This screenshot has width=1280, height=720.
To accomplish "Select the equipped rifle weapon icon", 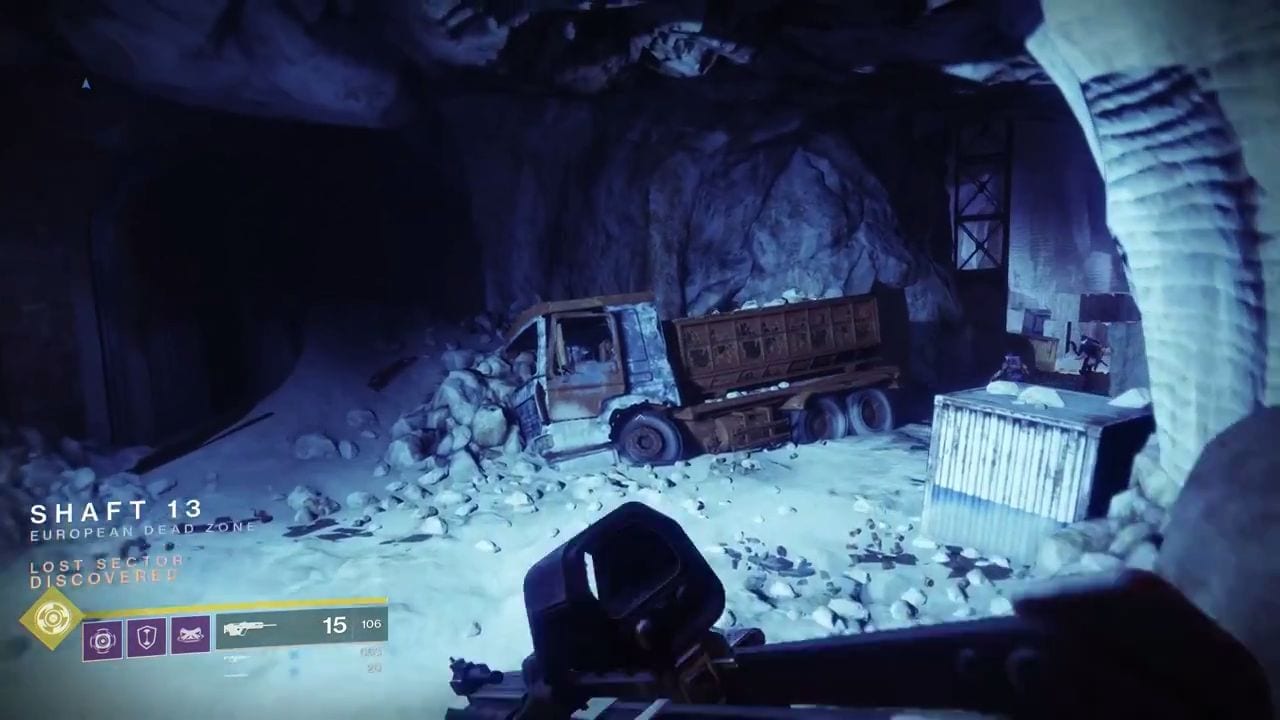I will point(252,629).
